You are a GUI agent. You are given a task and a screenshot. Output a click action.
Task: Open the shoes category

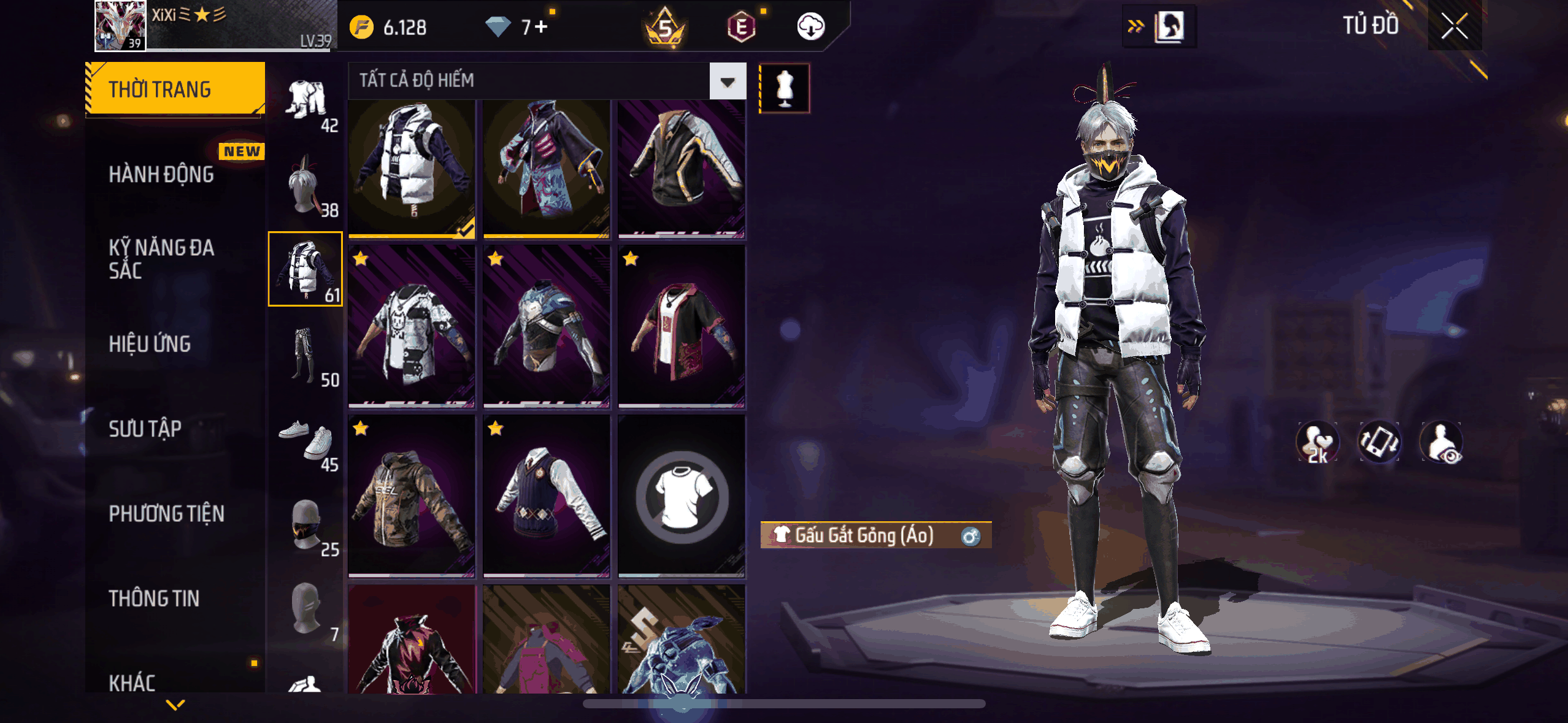pos(306,441)
